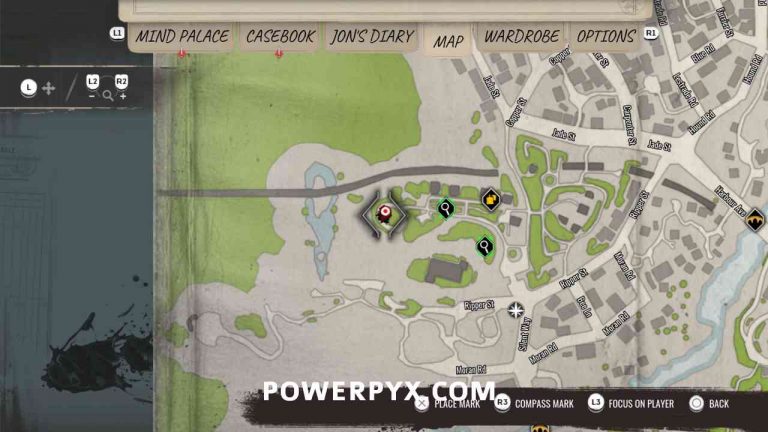Switch to the Wardrobe tab
The height and width of the screenshot is (432, 768).
(x=520, y=37)
